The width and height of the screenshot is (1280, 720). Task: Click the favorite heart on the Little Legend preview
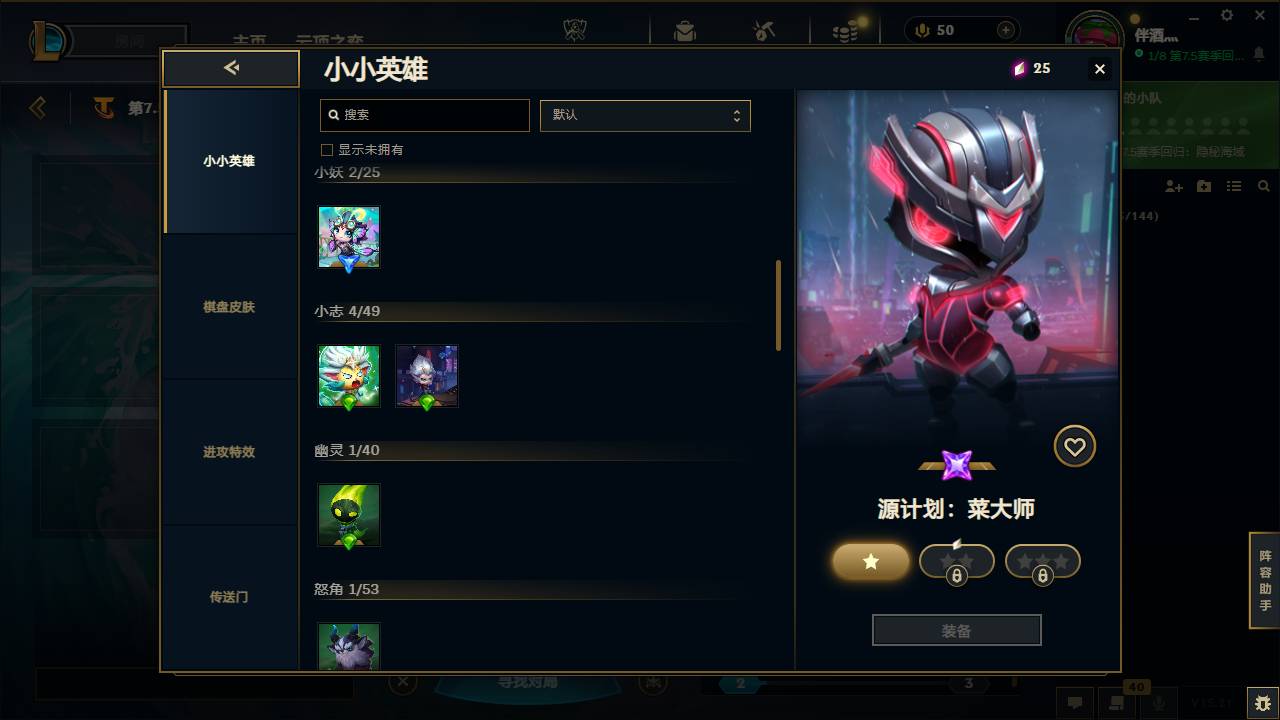tap(1074, 446)
